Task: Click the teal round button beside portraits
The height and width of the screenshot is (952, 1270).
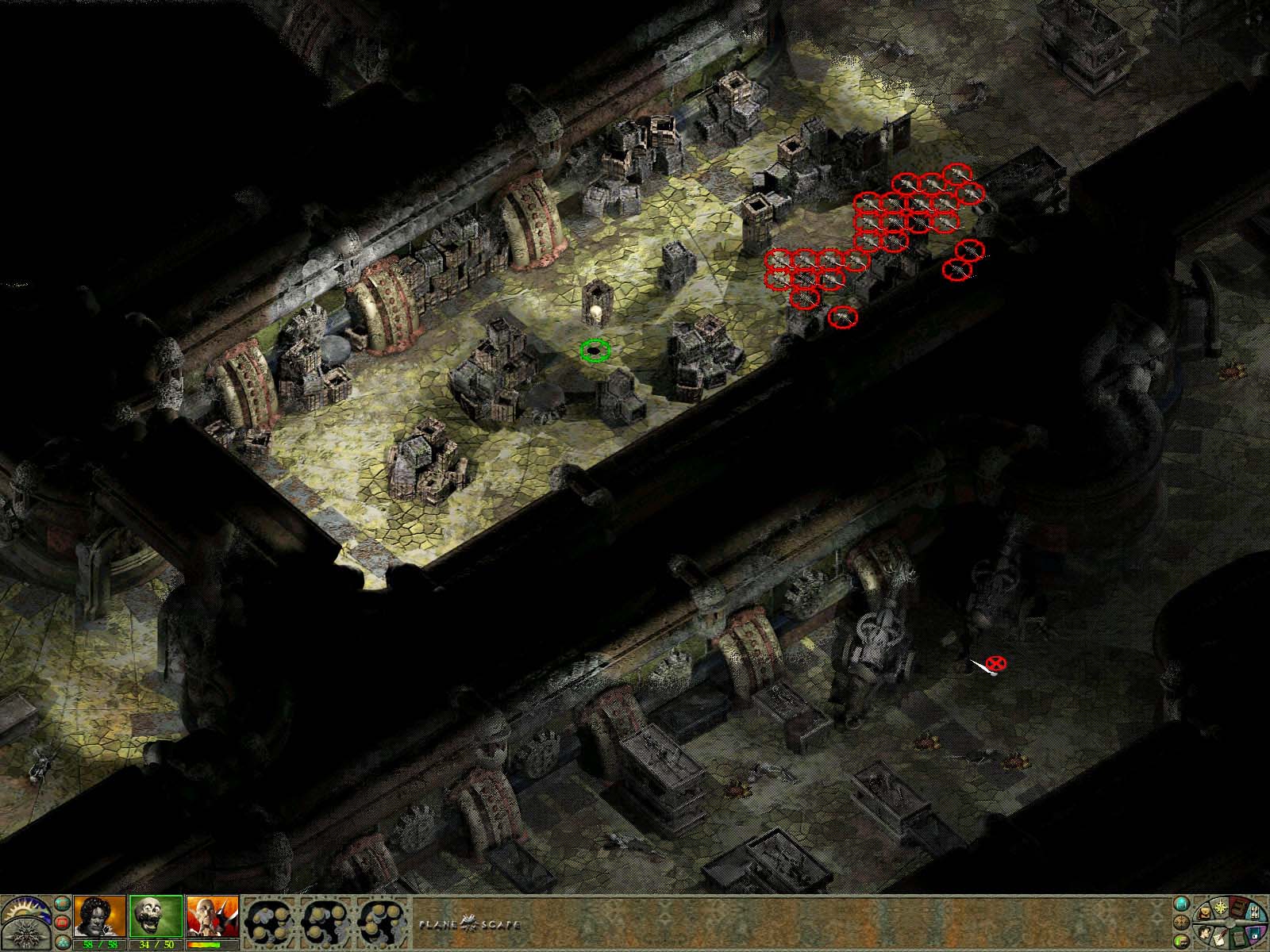Action: coord(61,904)
